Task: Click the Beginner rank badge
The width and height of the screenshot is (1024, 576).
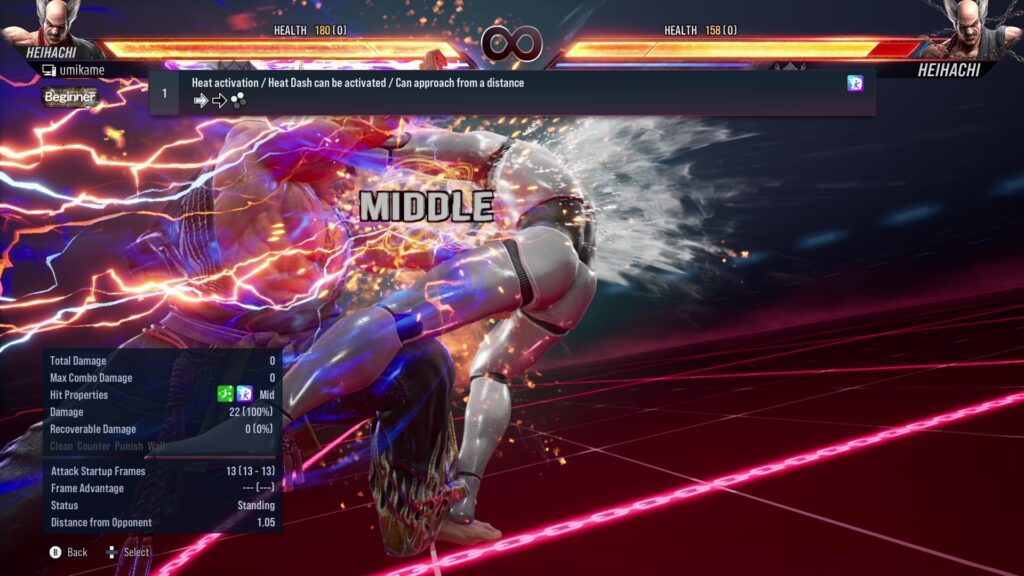Action: tap(70, 97)
